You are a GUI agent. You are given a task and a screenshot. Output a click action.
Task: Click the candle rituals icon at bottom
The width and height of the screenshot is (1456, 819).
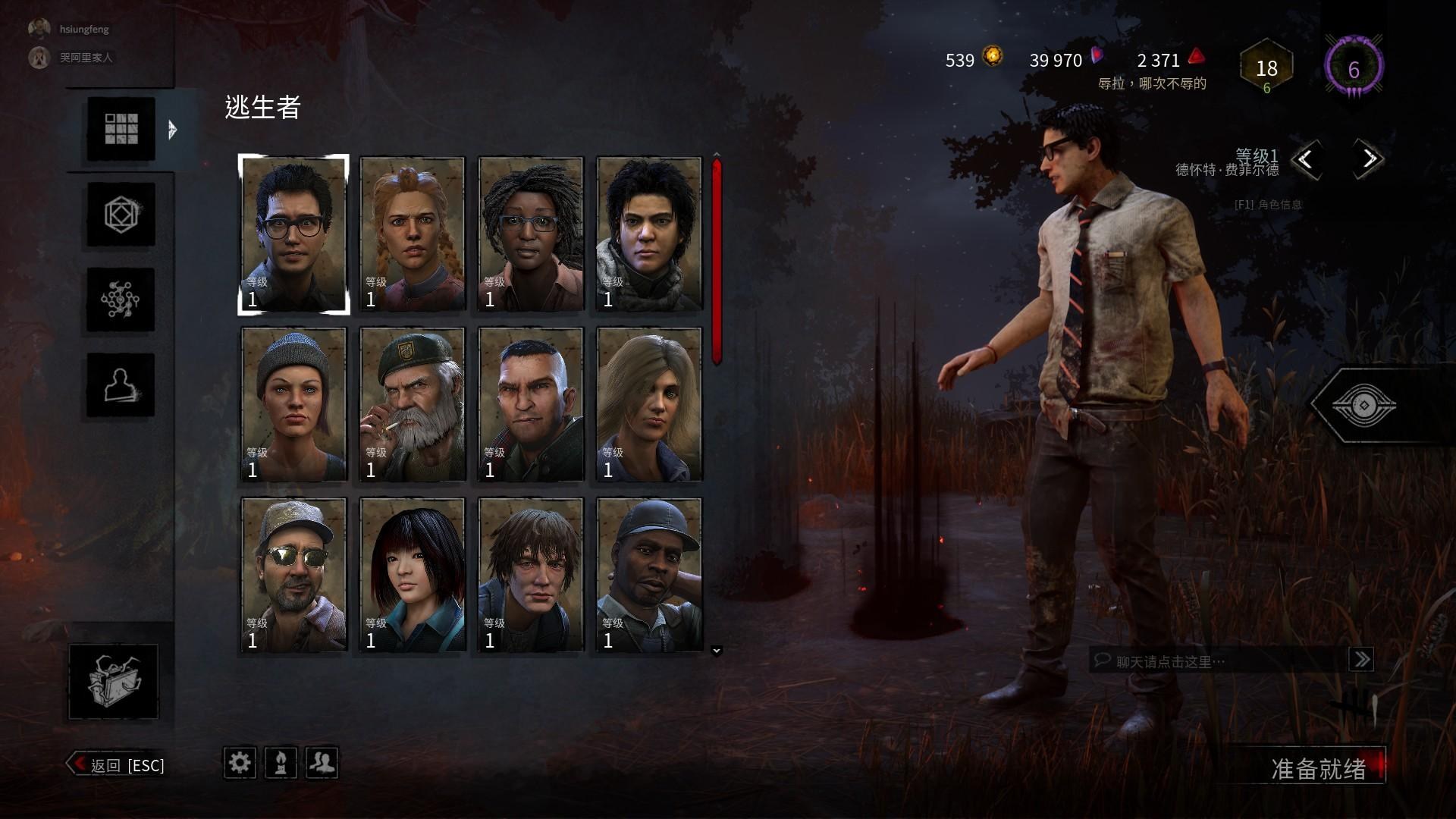[281, 764]
